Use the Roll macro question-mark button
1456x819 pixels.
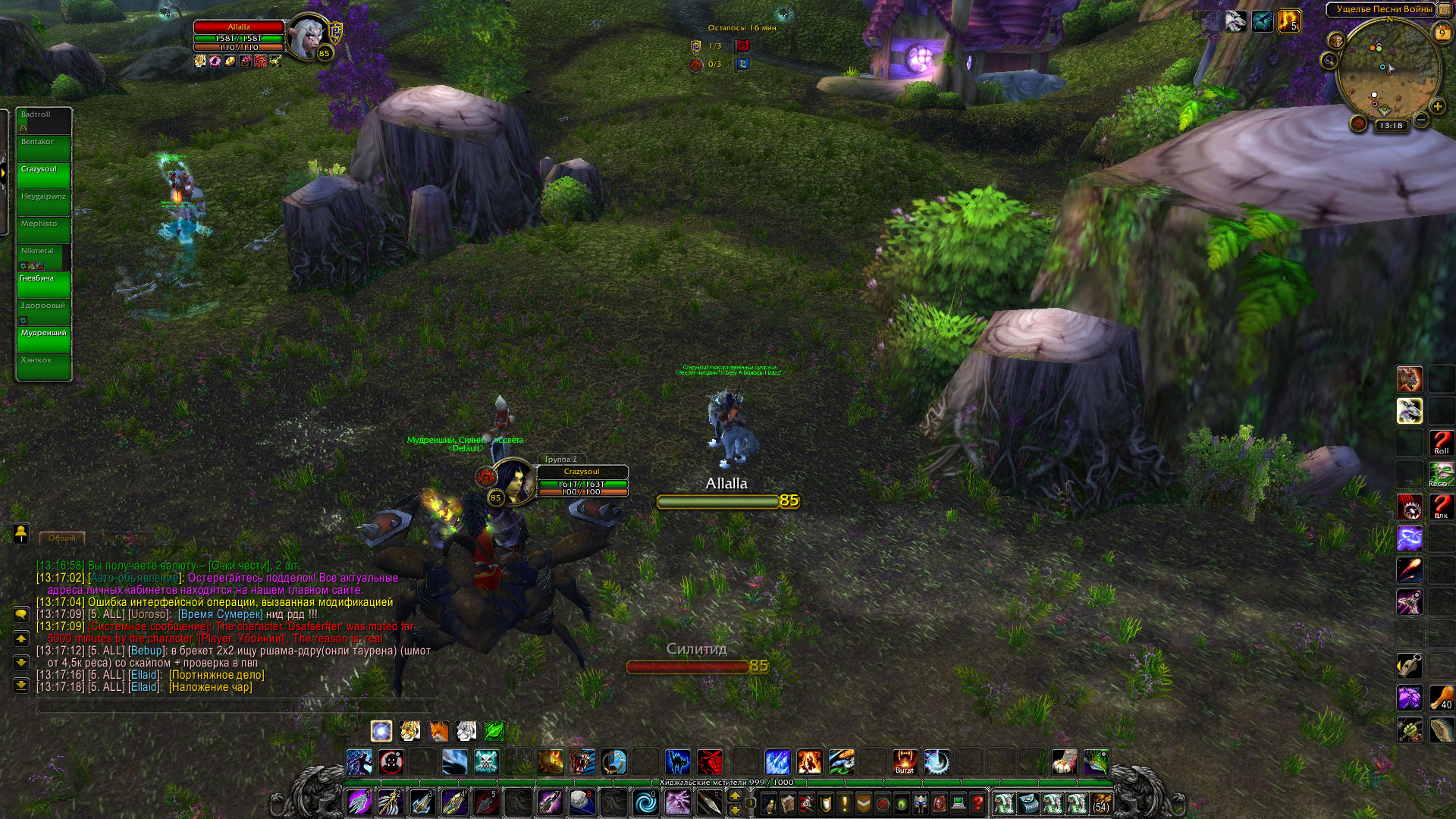[1441, 443]
